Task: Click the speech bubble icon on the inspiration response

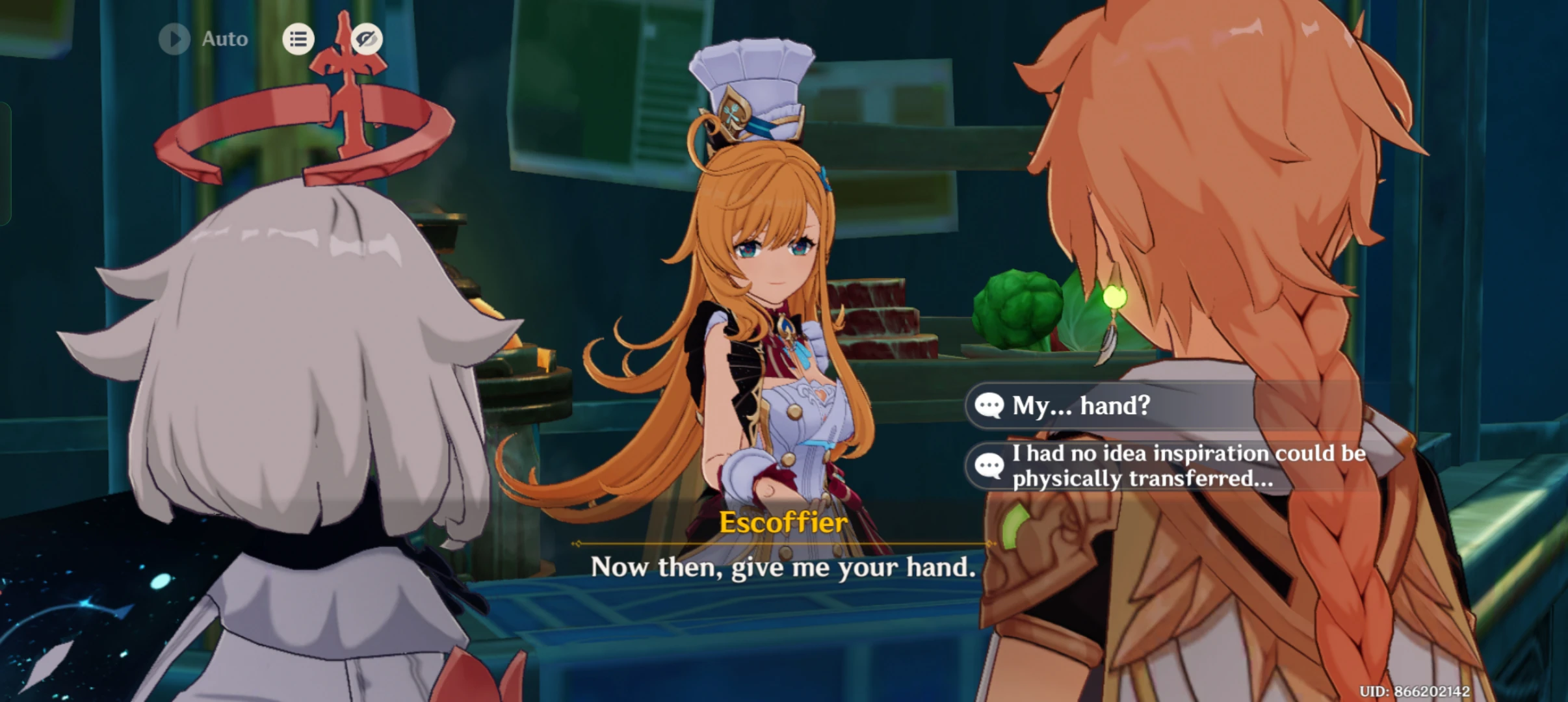Action: tap(989, 465)
